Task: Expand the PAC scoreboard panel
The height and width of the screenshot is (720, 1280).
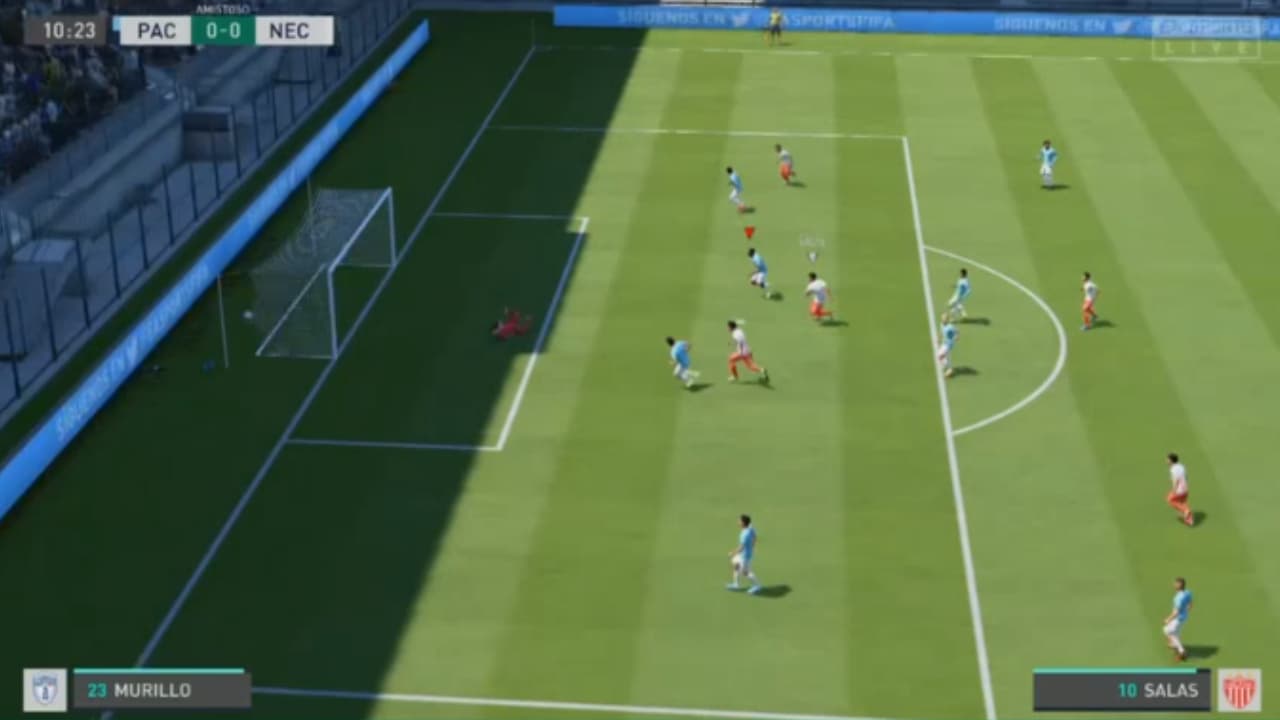Action: coord(155,31)
